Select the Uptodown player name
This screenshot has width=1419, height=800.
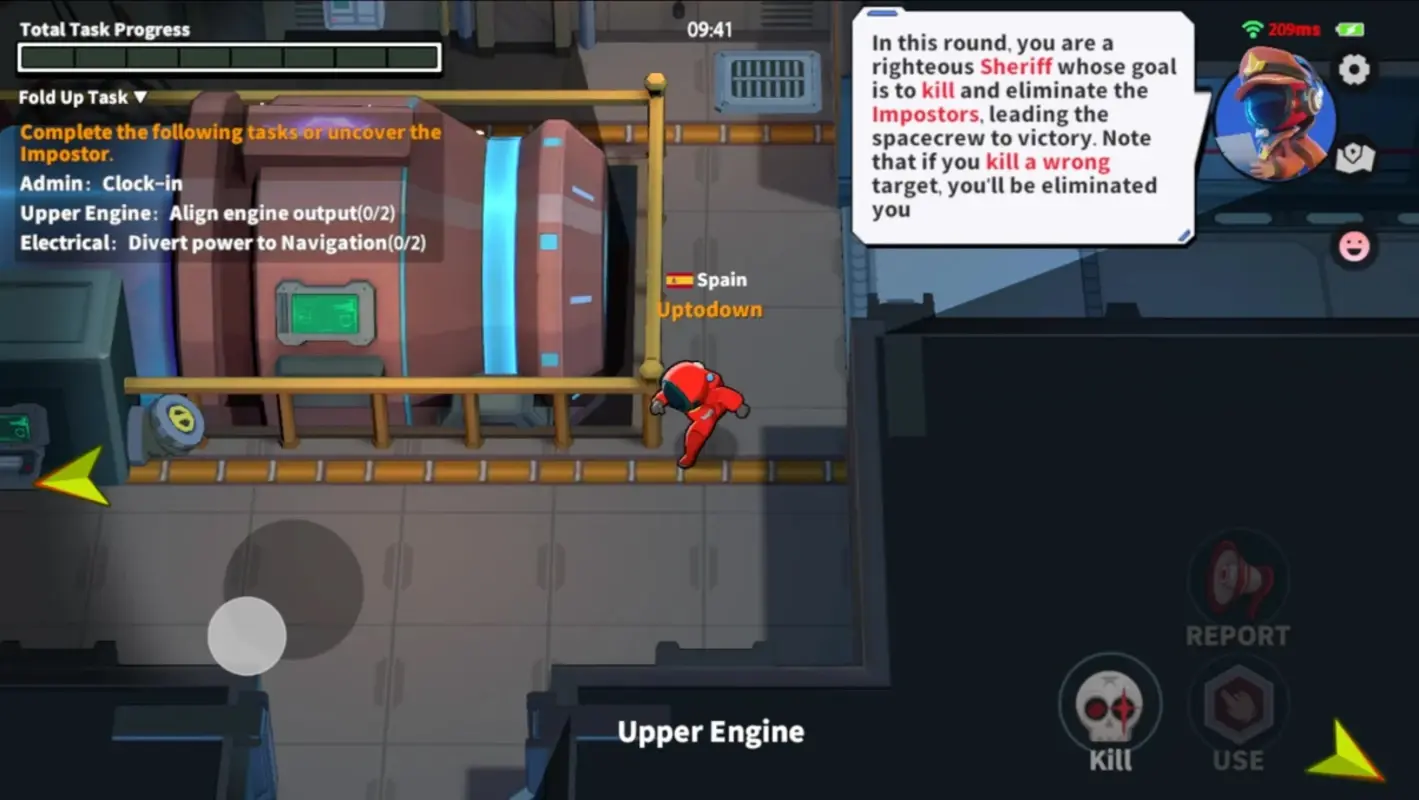(x=708, y=309)
